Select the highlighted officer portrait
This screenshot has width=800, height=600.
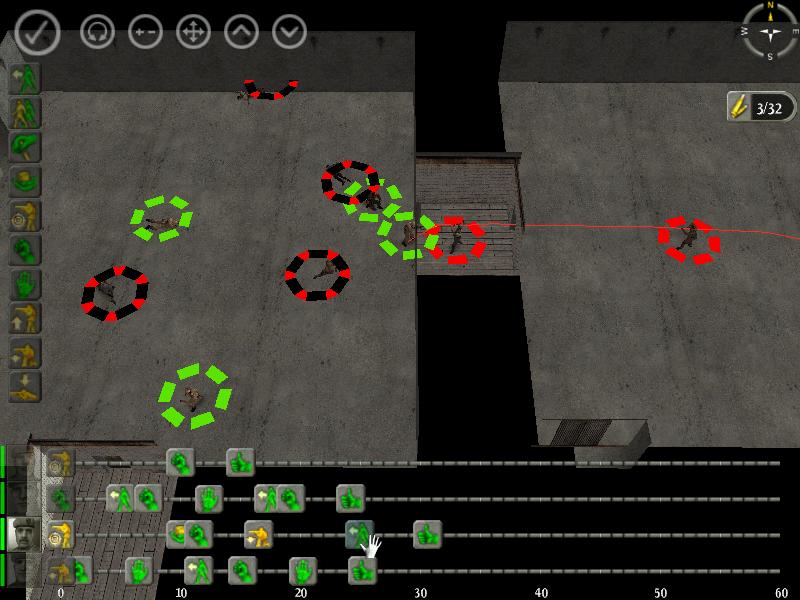(21, 534)
